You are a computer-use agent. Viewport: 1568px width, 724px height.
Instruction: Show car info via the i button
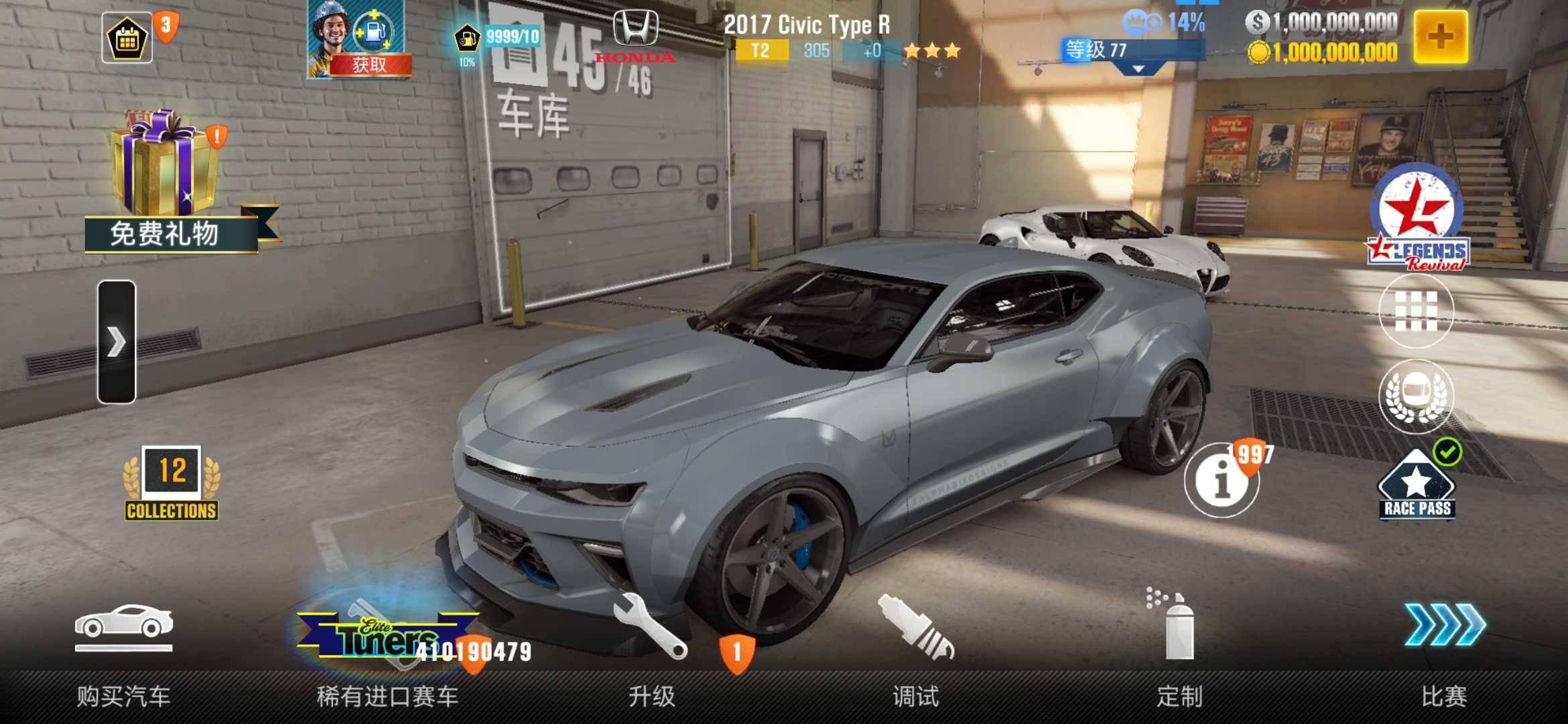click(x=1221, y=480)
